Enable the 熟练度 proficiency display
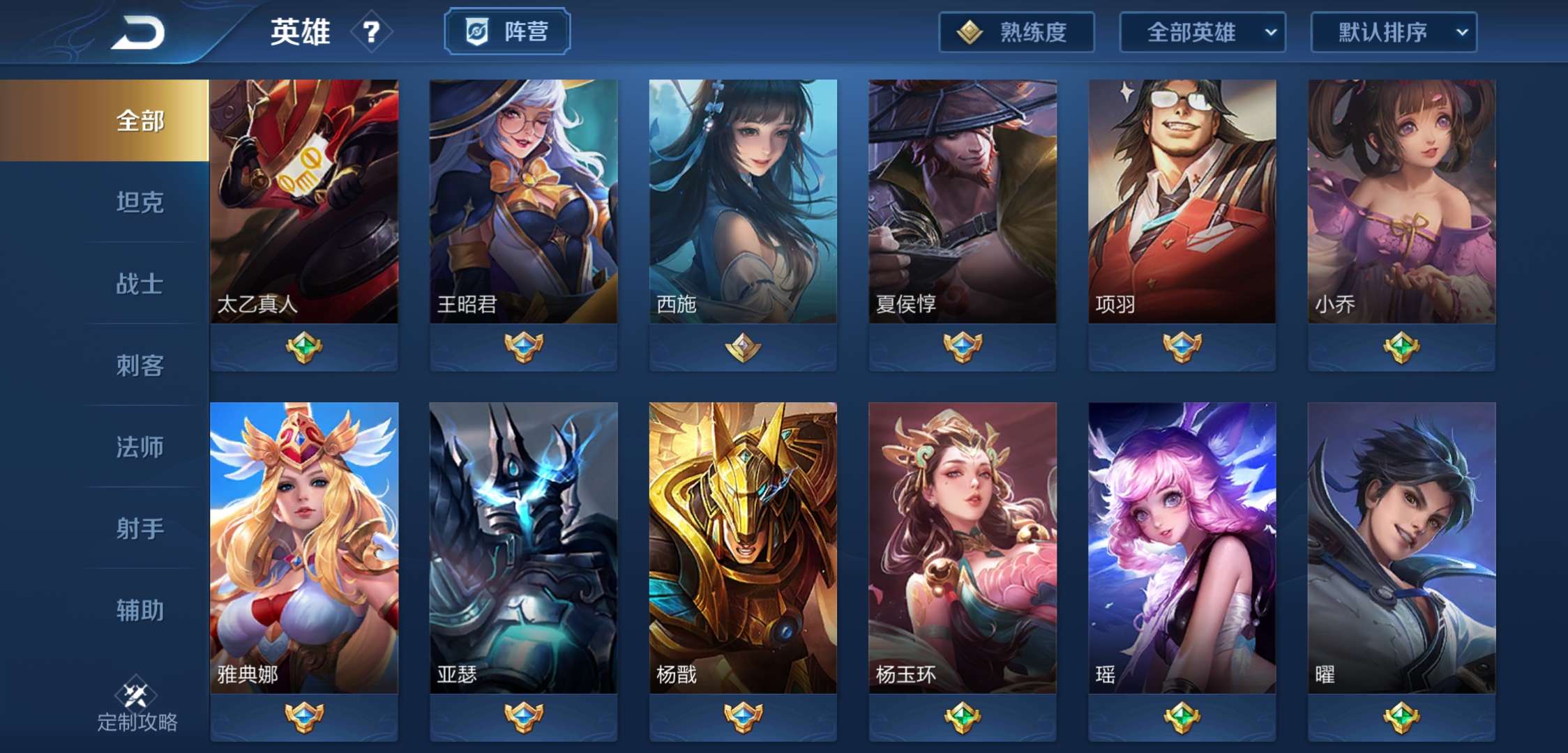The image size is (1568, 753). point(1016,31)
